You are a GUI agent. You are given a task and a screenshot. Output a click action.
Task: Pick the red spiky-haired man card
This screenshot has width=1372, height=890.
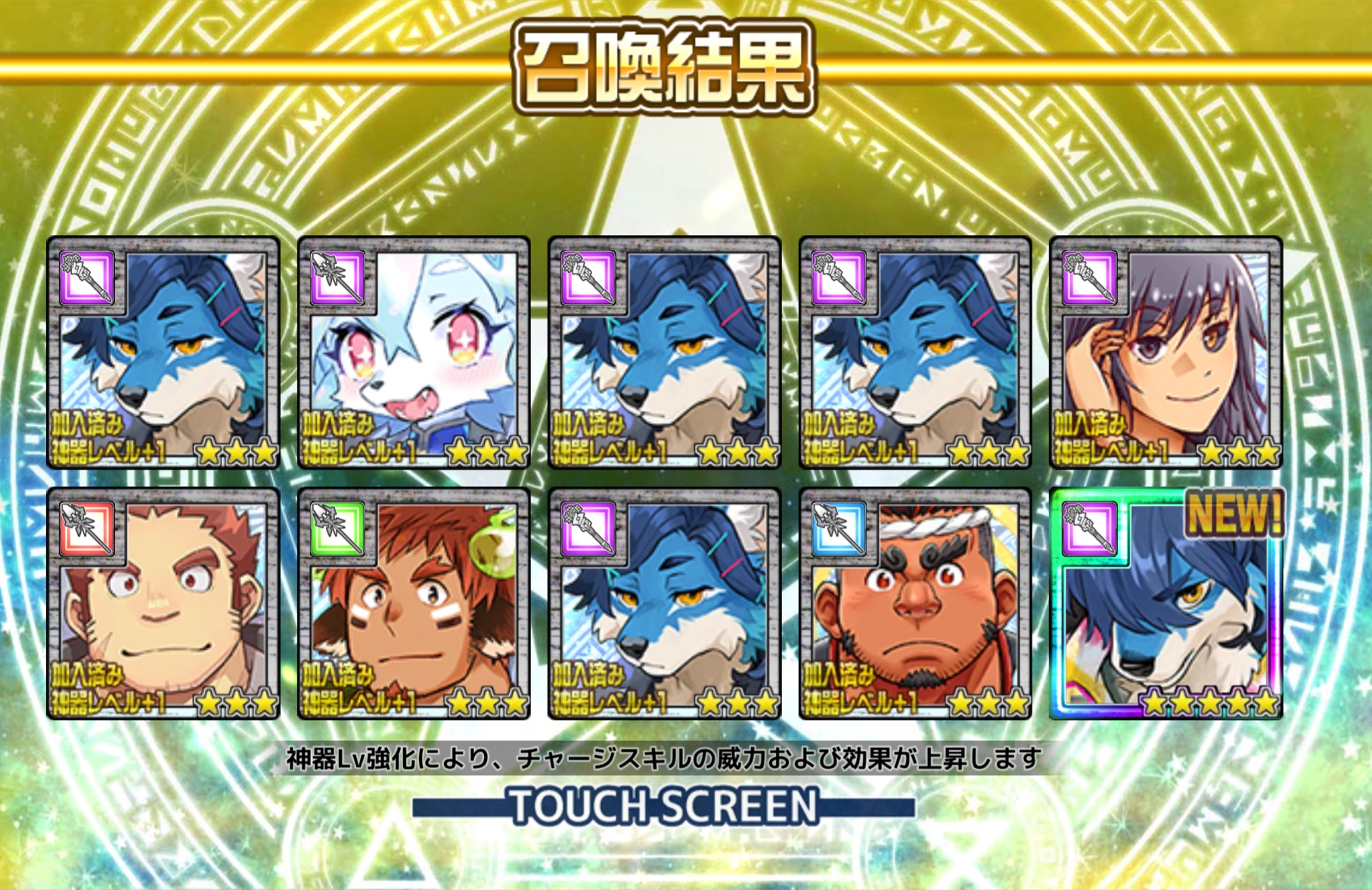click(163, 603)
